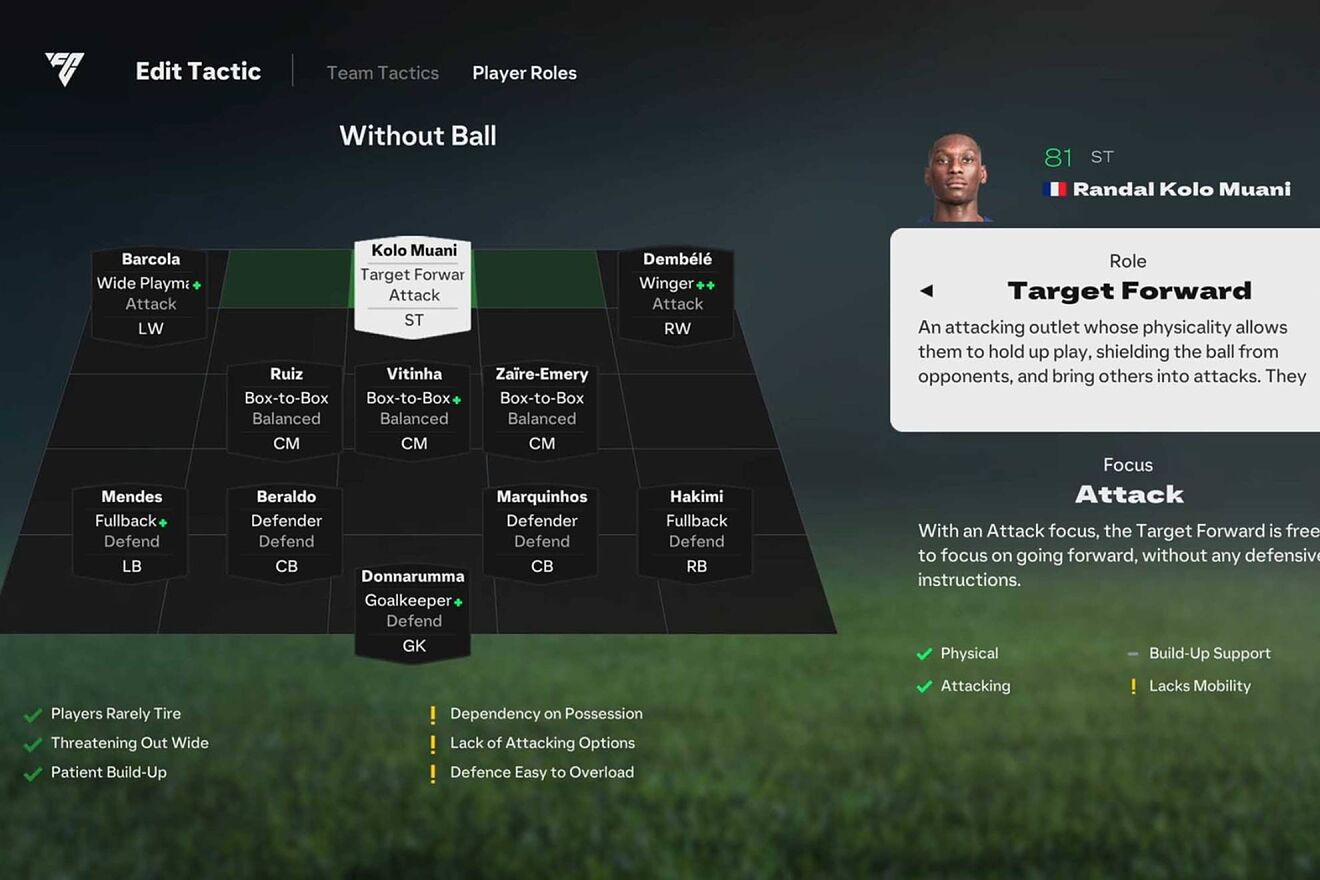Switch to the Team Tactics tab
1320x880 pixels.
pyautogui.click(x=382, y=73)
